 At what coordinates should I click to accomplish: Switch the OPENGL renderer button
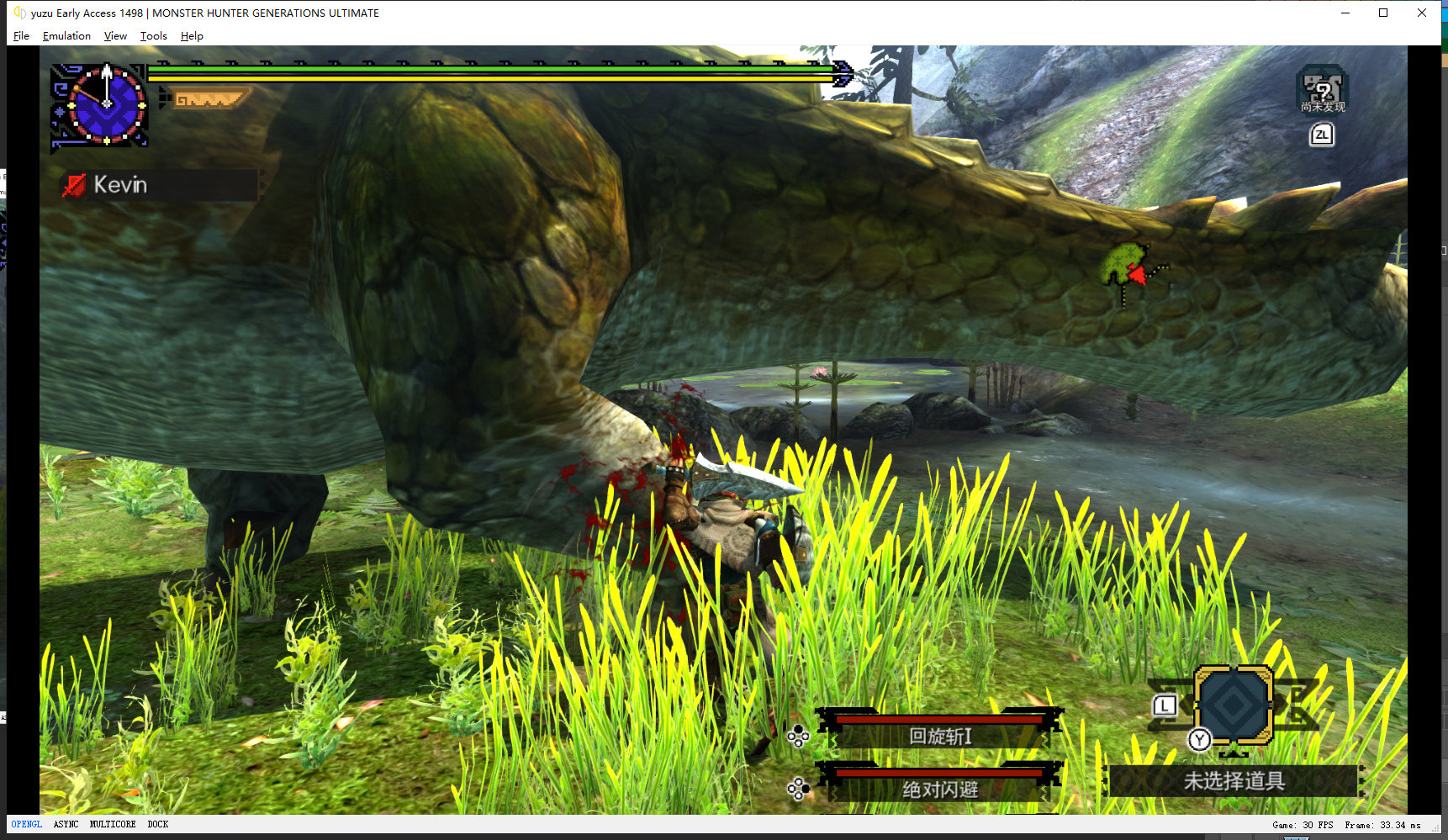[27, 825]
